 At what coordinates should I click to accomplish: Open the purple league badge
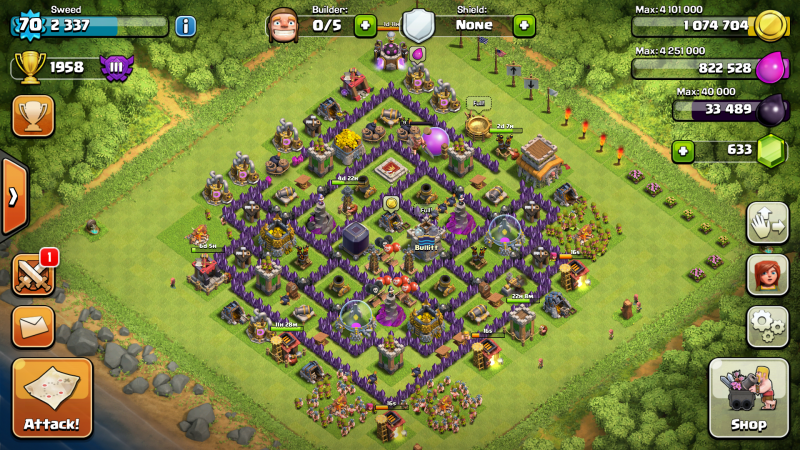click(116, 68)
